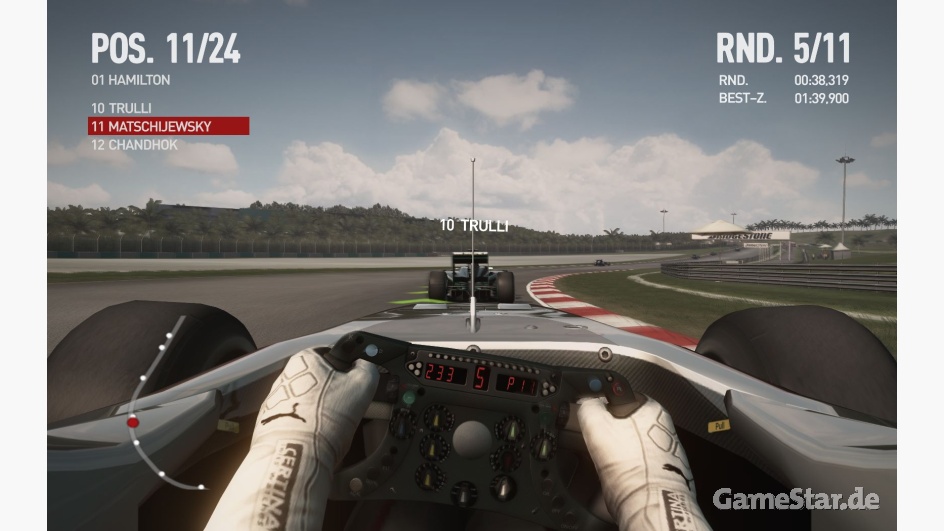Select the Hamilton row in the standings list
This screenshot has width=944, height=531.
[131, 80]
